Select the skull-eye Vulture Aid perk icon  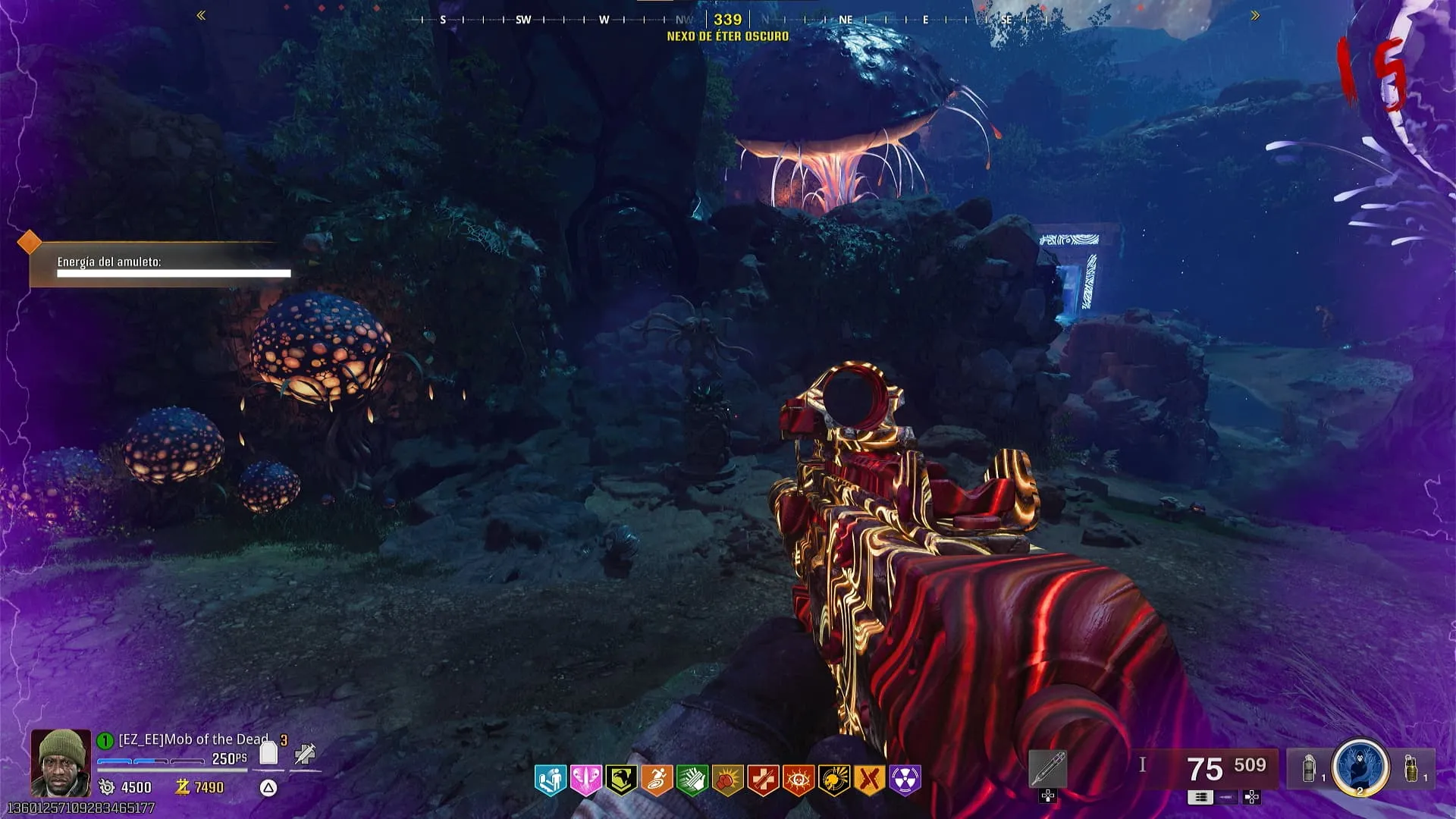pos(799,780)
